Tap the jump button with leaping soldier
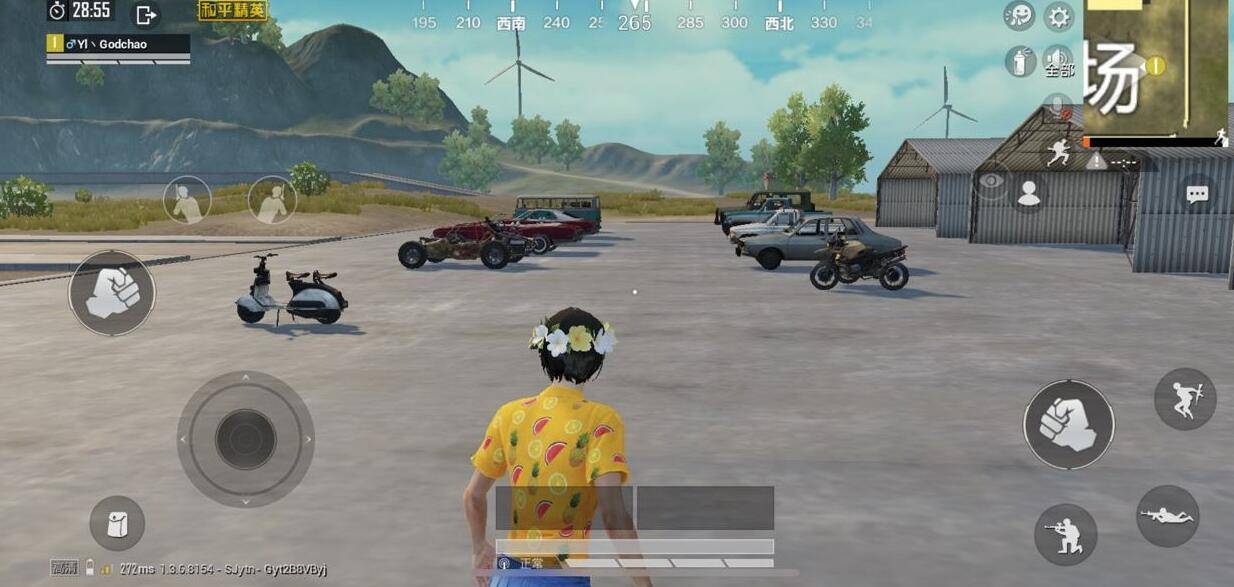1234x587 pixels. click(1185, 399)
